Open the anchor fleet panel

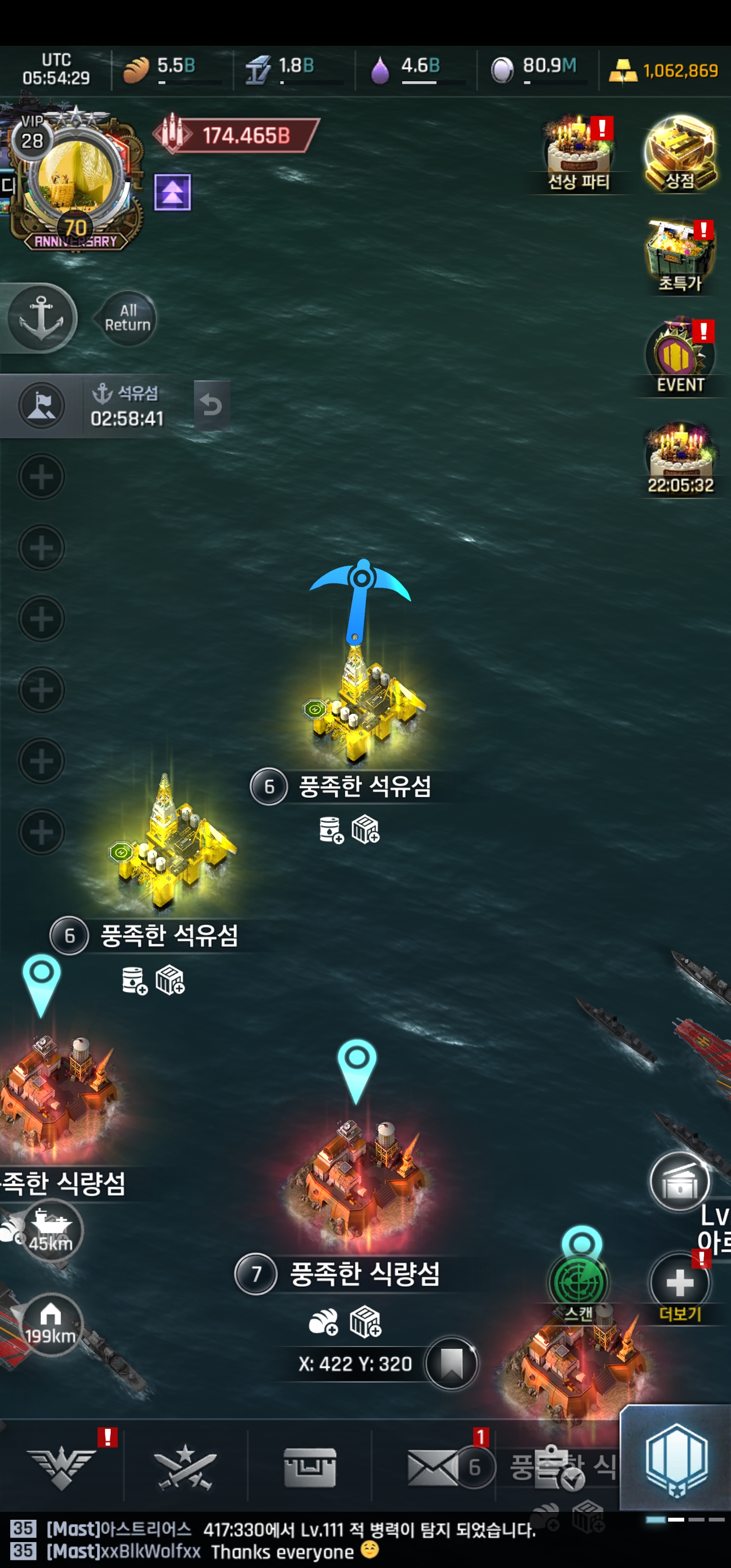pyautogui.click(x=42, y=318)
